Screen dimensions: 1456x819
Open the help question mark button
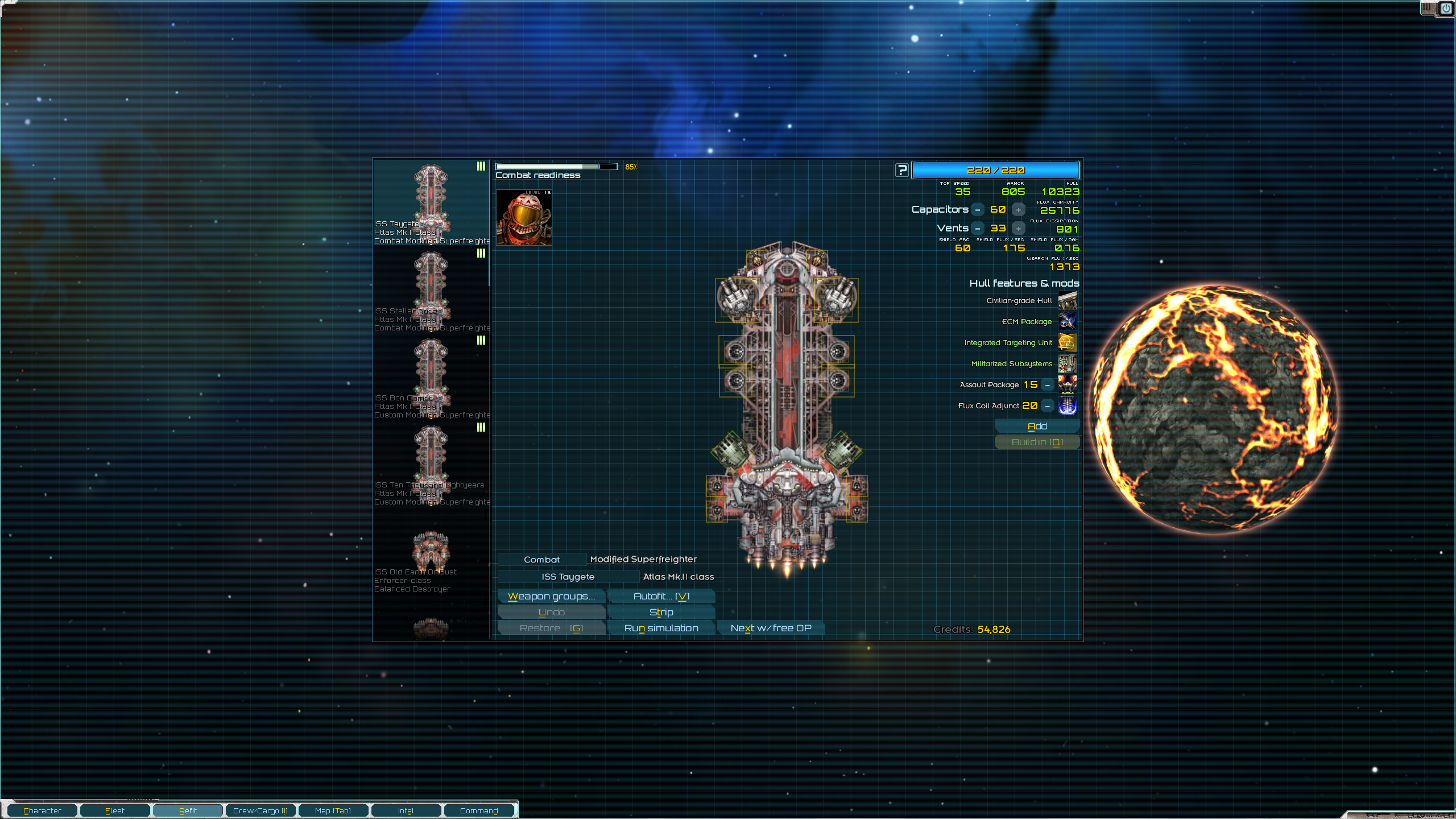(902, 170)
